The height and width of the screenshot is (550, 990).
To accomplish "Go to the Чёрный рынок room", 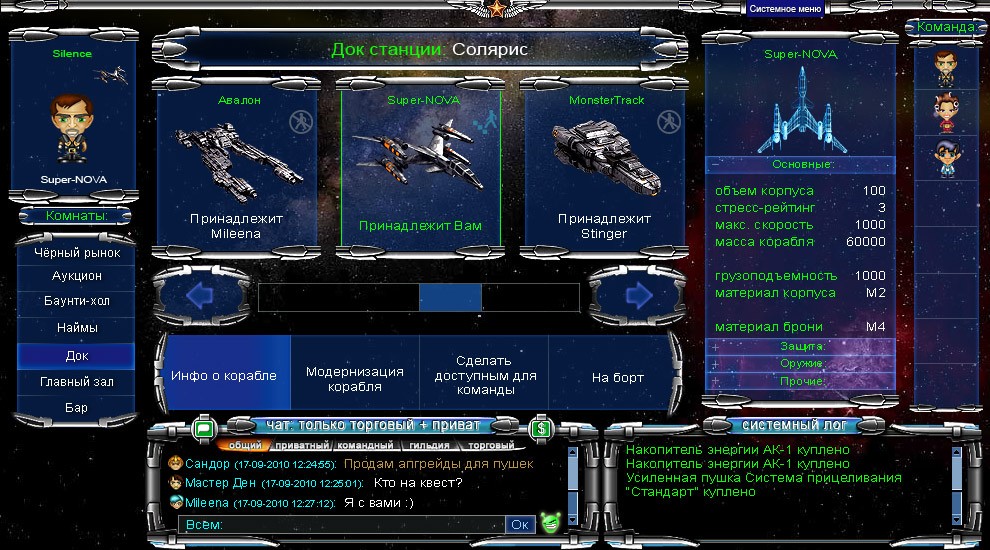I will click(x=77, y=253).
